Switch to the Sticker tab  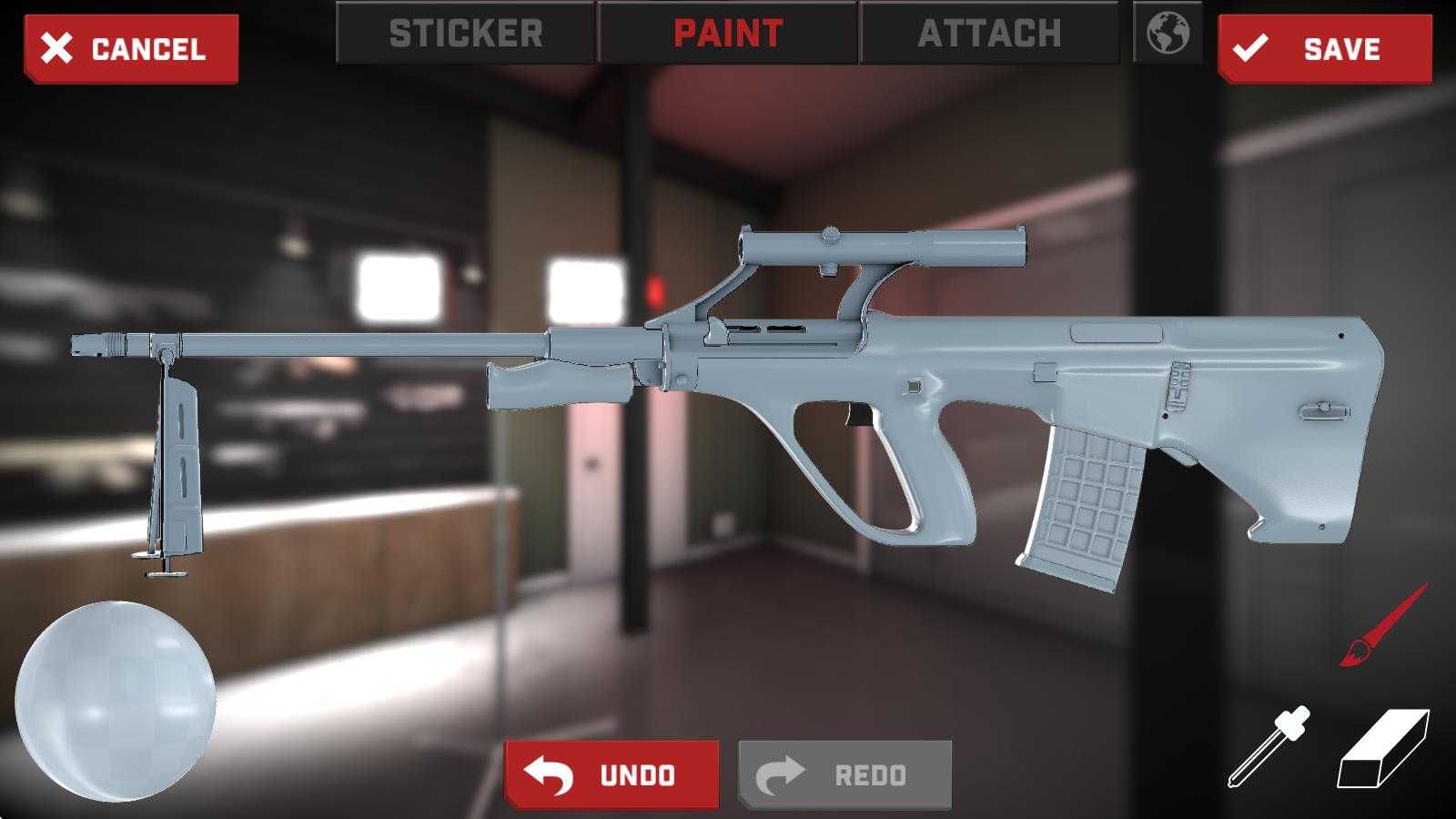(x=466, y=34)
